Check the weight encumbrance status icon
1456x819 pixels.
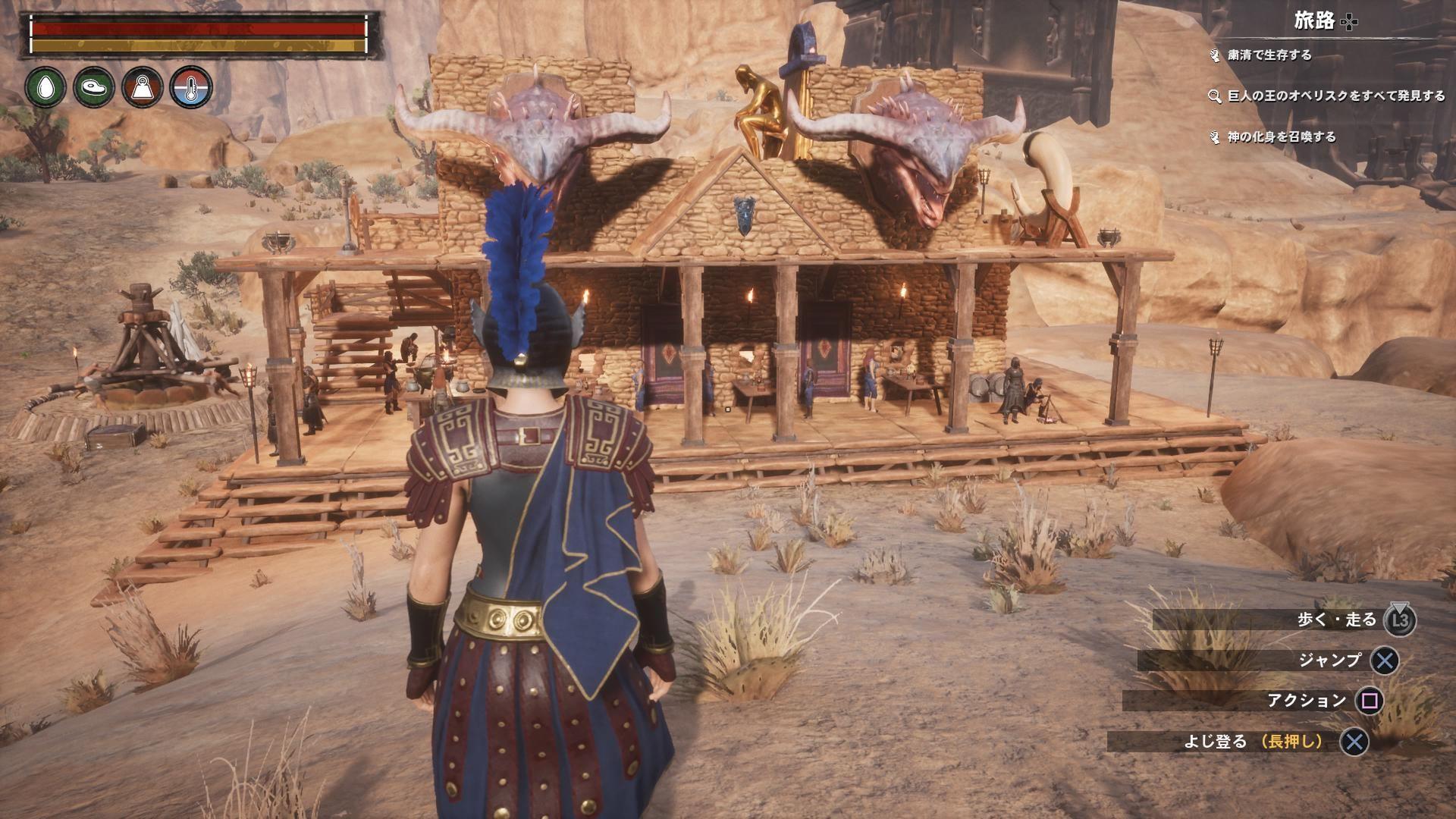[143, 86]
